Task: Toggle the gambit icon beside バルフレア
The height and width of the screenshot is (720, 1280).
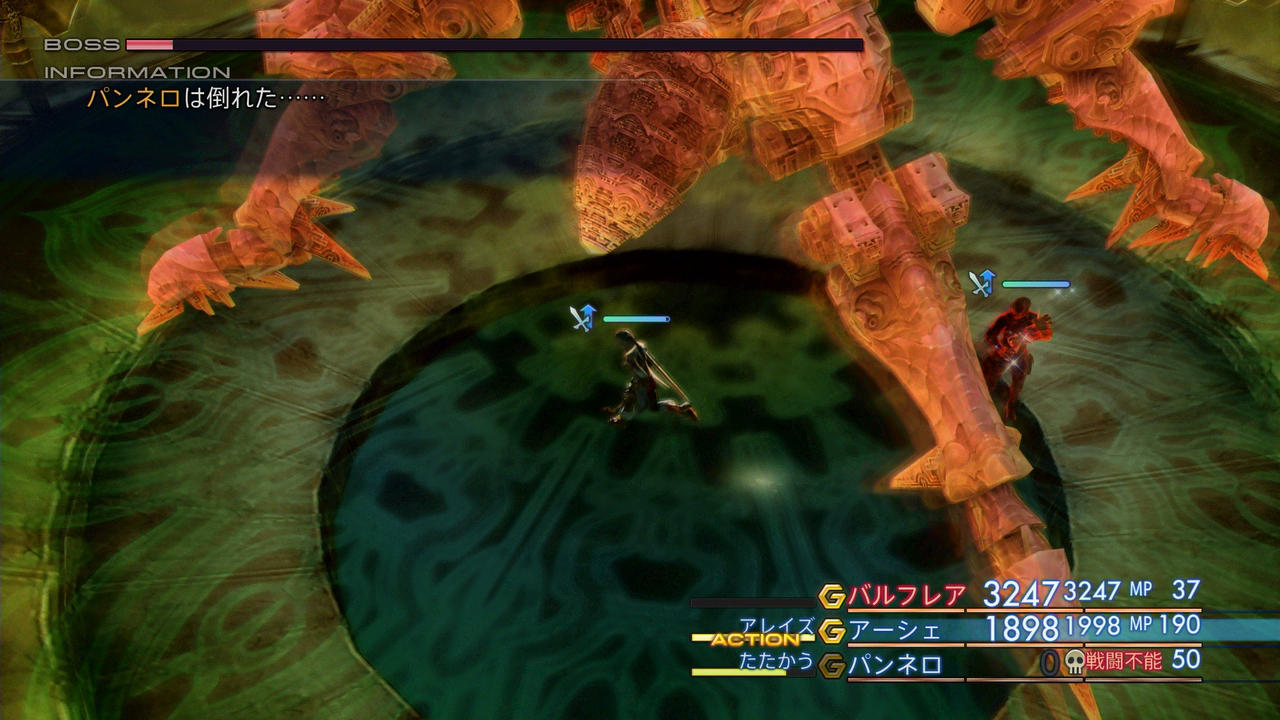Action: pos(832,597)
